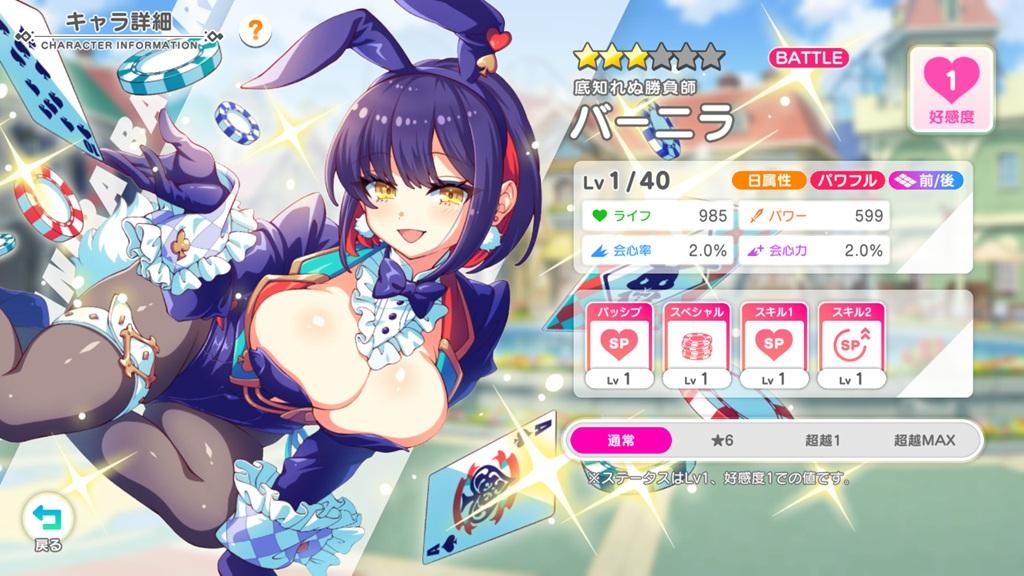The height and width of the screenshot is (576, 1024).
Task: Select the 通常 status tab
Action: click(621, 440)
